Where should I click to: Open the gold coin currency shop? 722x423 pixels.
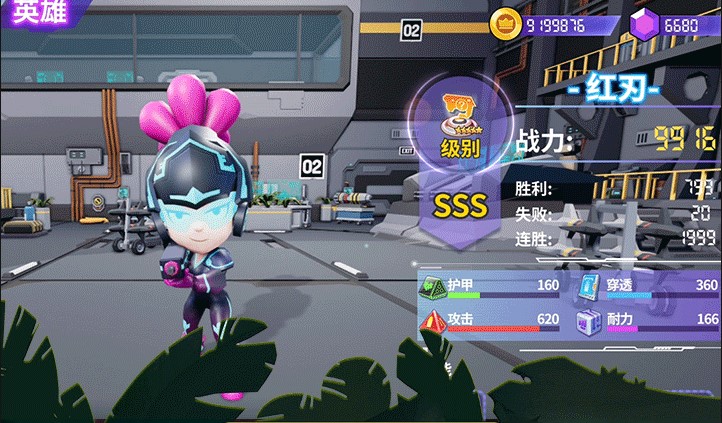[x=505, y=23]
